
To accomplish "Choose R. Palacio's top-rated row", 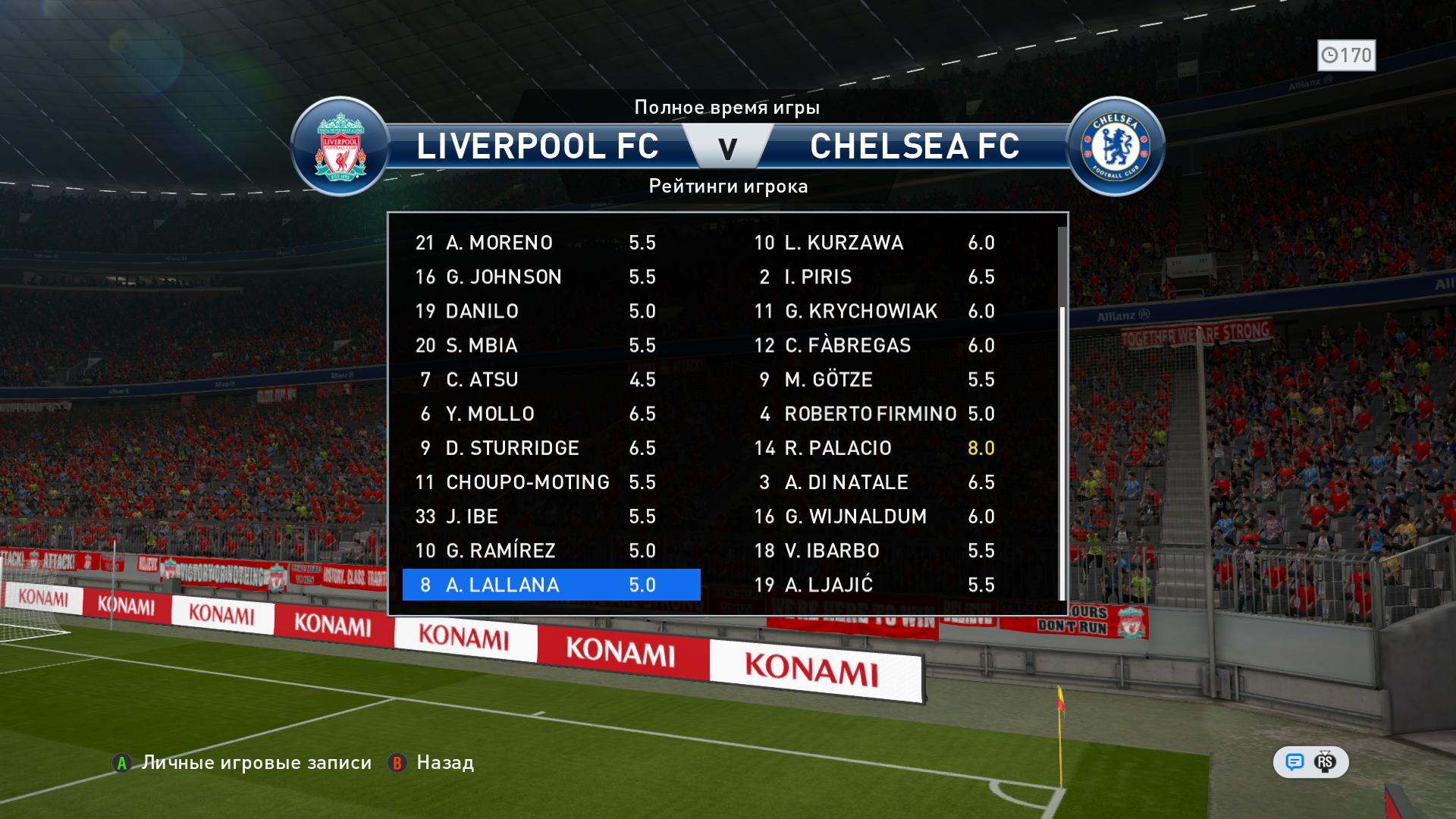I will tap(874, 447).
